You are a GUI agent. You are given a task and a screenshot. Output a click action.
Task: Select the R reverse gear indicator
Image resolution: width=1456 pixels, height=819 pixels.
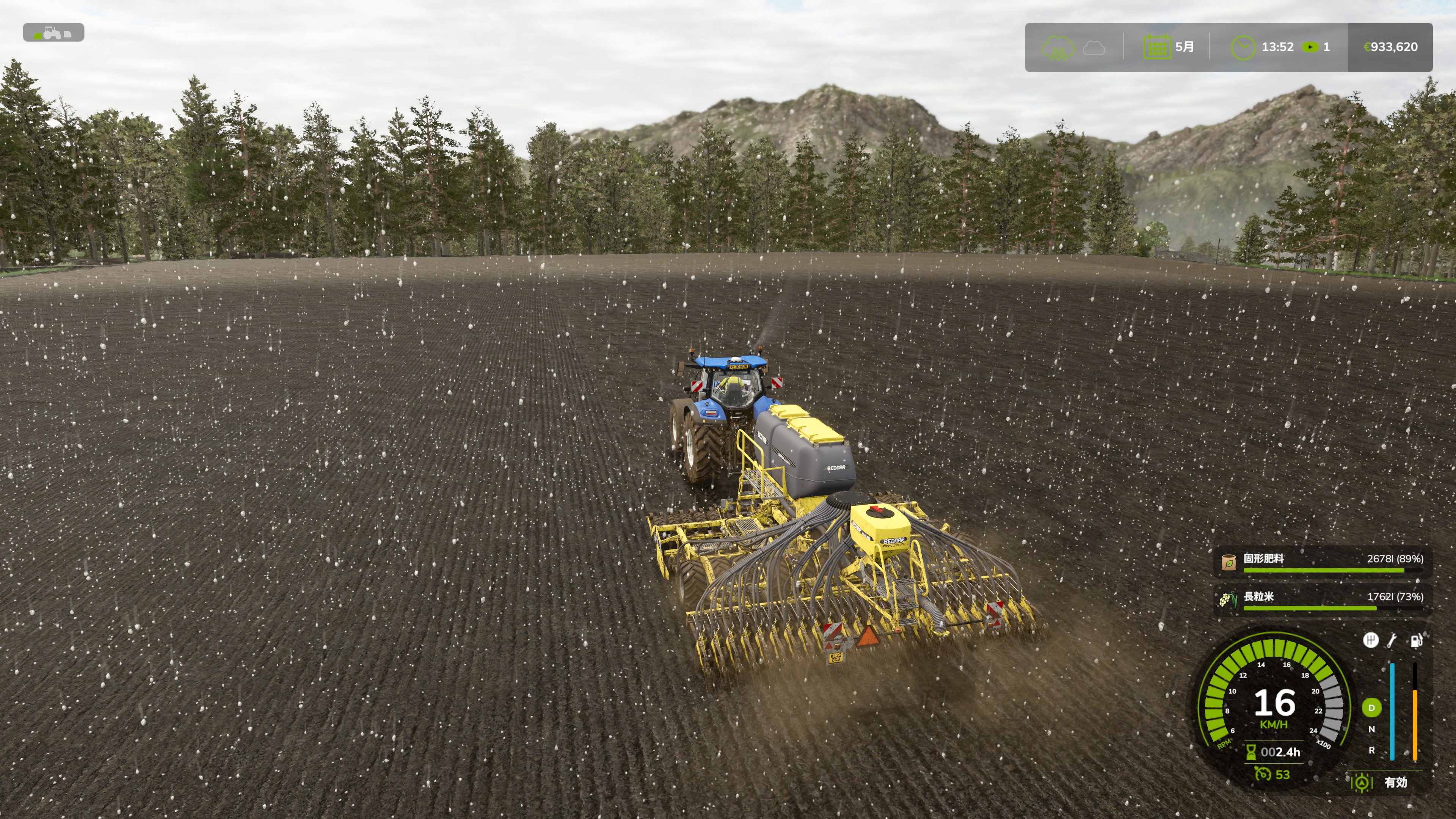(x=1371, y=751)
